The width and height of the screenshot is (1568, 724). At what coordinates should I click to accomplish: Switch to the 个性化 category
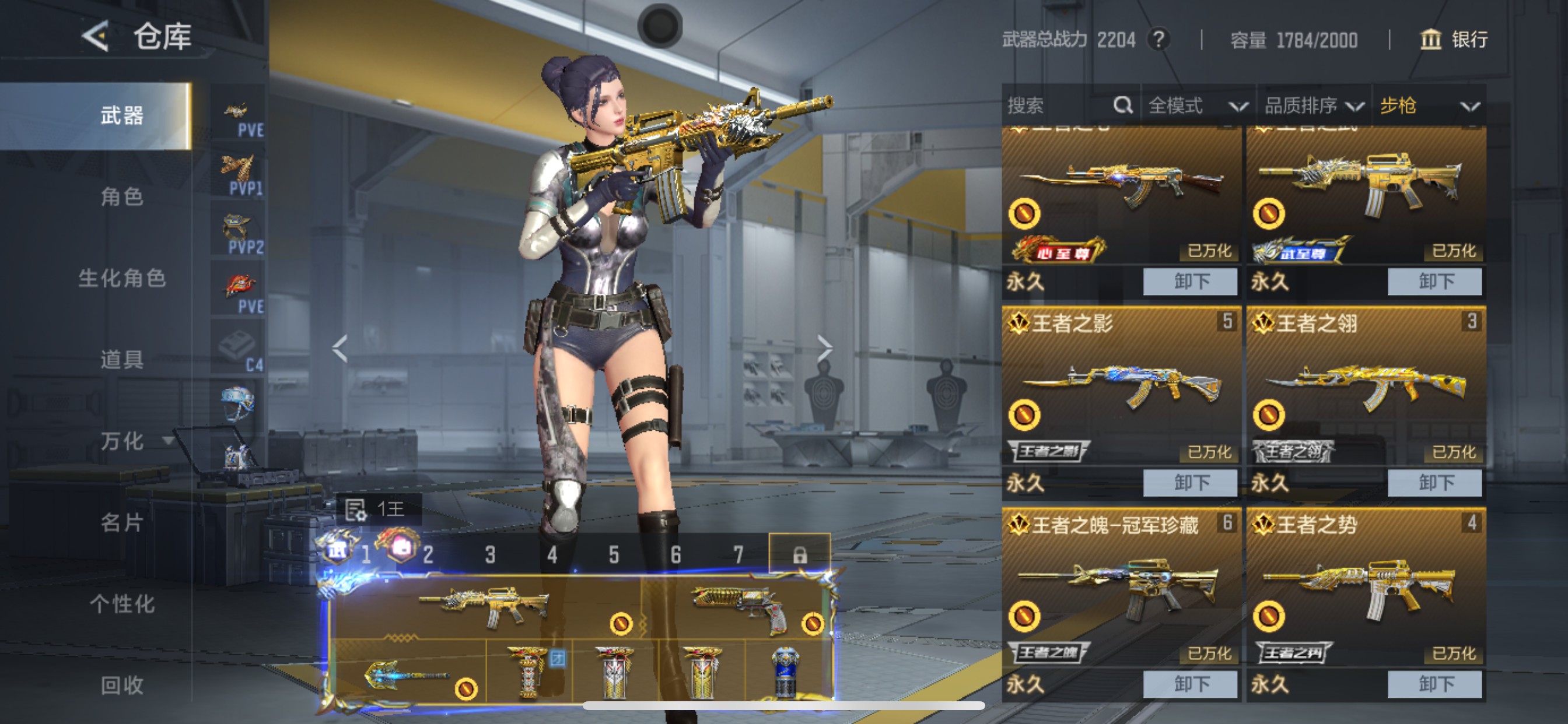pyautogui.click(x=122, y=603)
